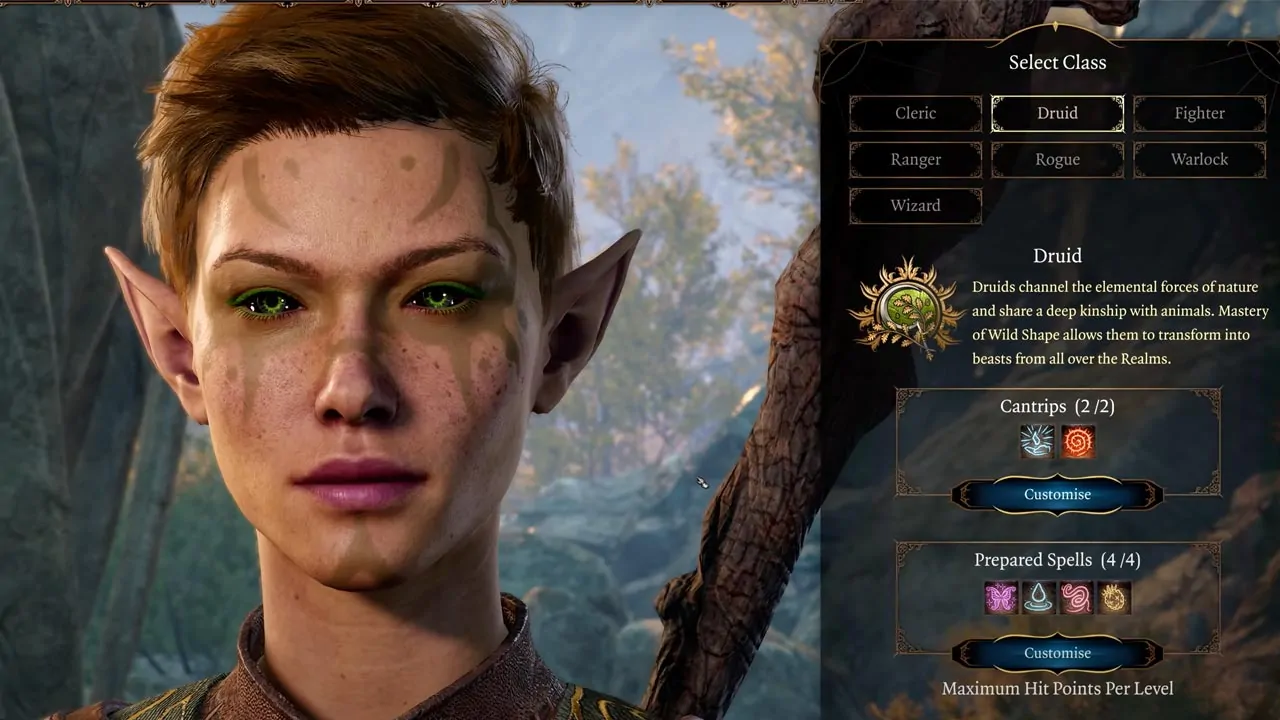Viewport: 1280px width, 720px height.
Task: Switch to the Ranger class
Action: [x=915, y=159]
